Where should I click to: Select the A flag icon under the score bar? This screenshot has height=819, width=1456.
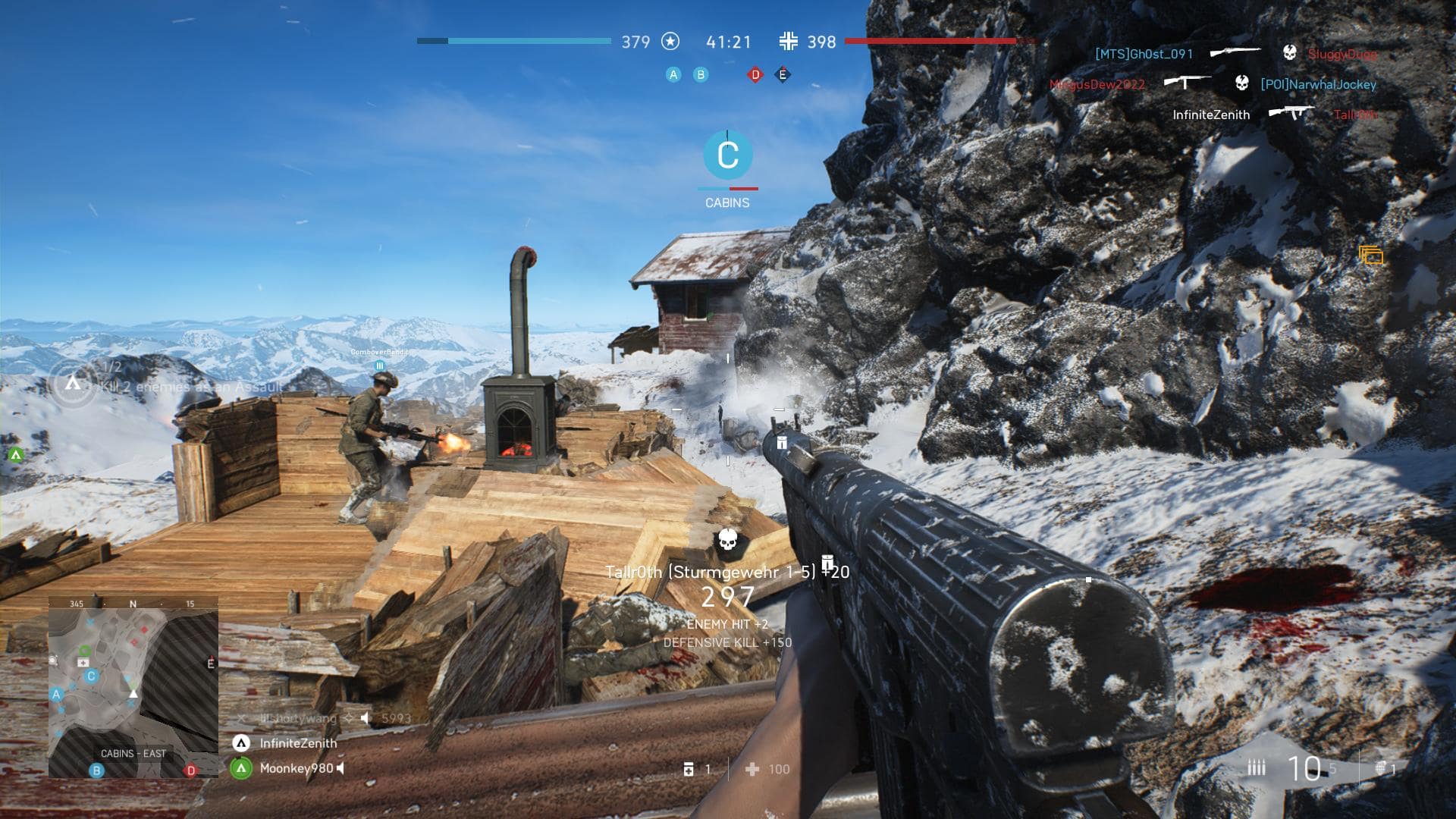(x=673, y=74)
